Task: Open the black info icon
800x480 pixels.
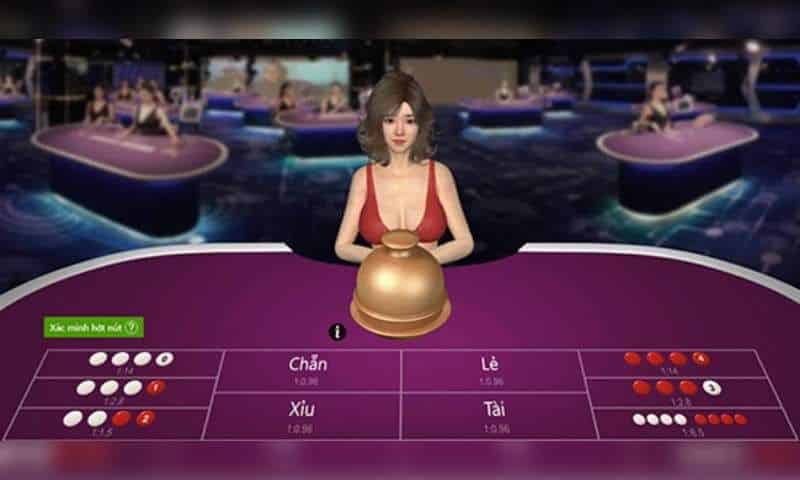Action: click(337, 332)
